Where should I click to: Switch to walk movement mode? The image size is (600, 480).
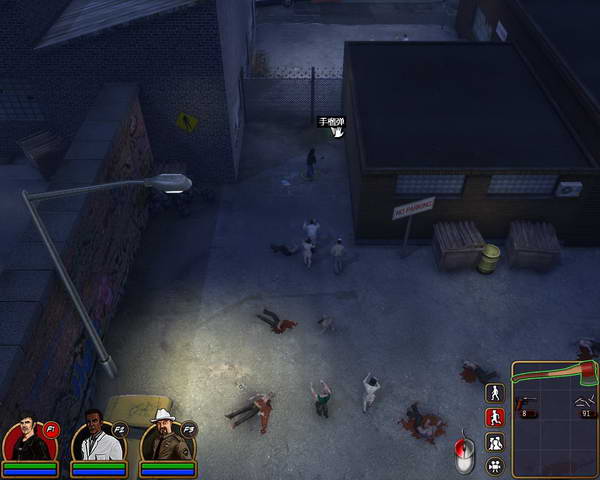(x=494, y=393)
